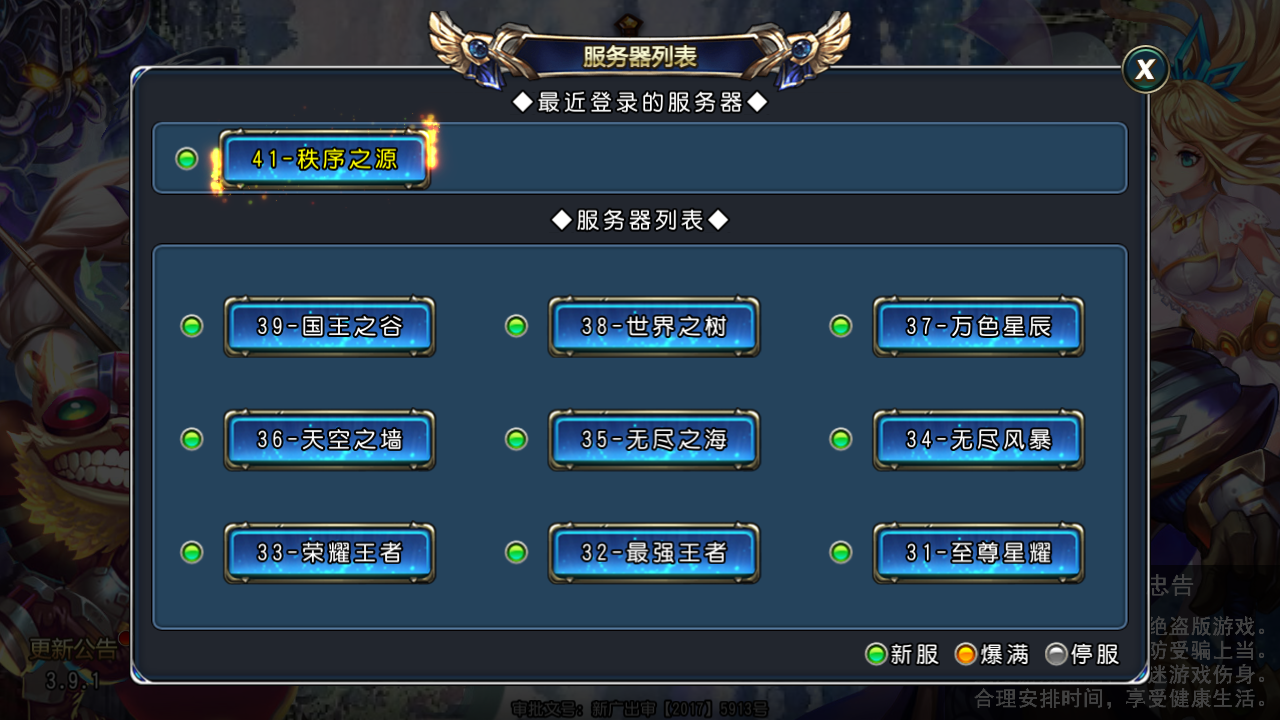Select recent server 41-秩序之源
The image size is (1280, 720).
pyautogui.click(x=325, y=159)
